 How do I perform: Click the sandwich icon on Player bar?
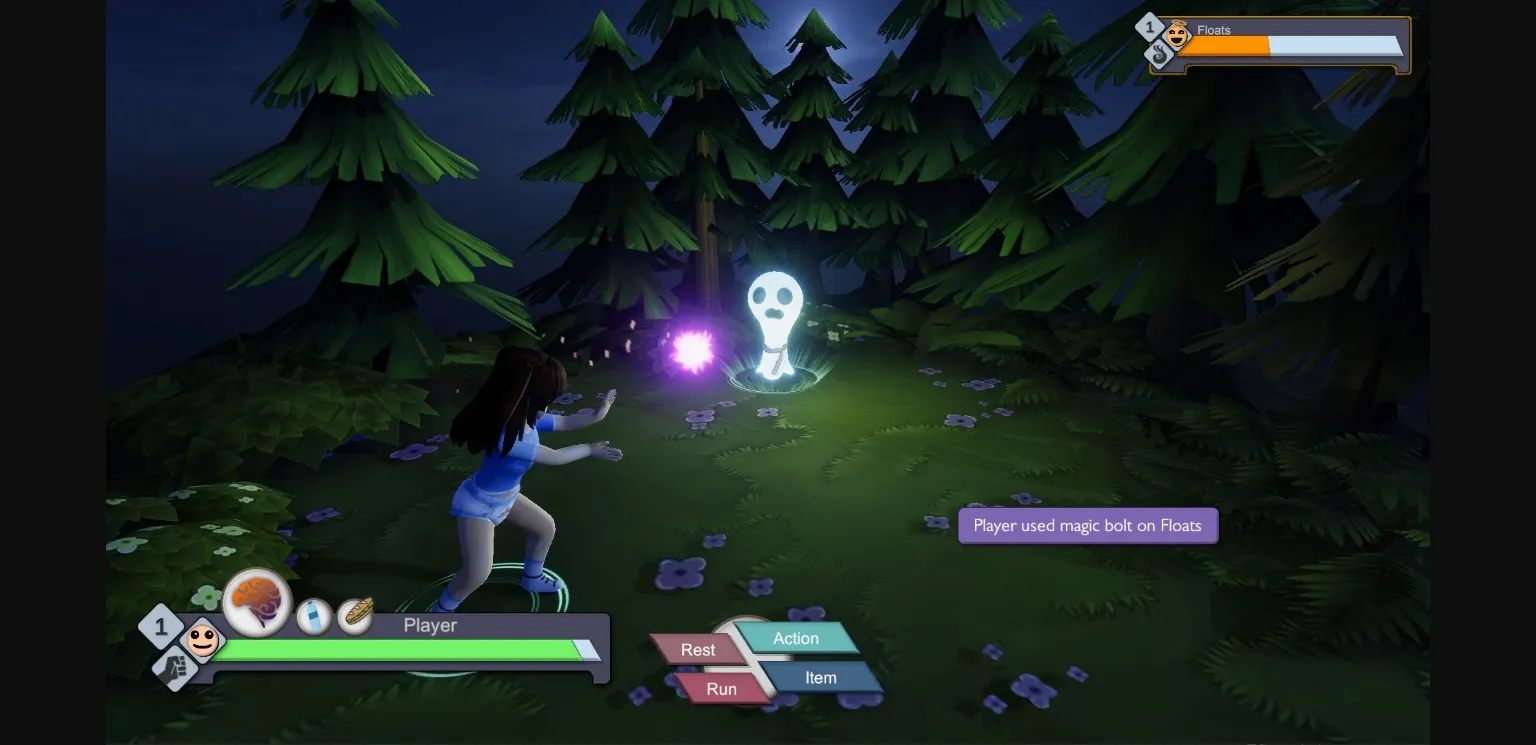pyautogui.click(x=358, y=613)
